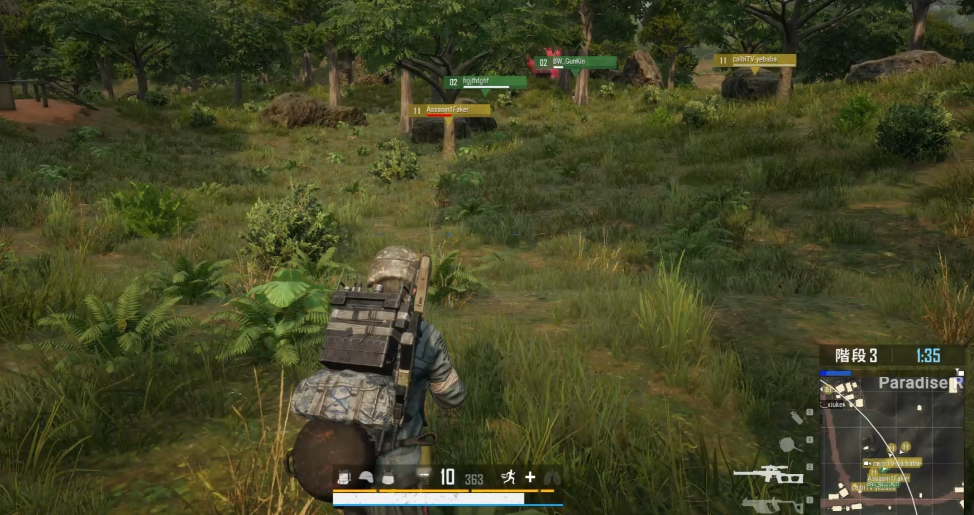
Task: Click the helmet equipment icon
Action: click(365, 479)
